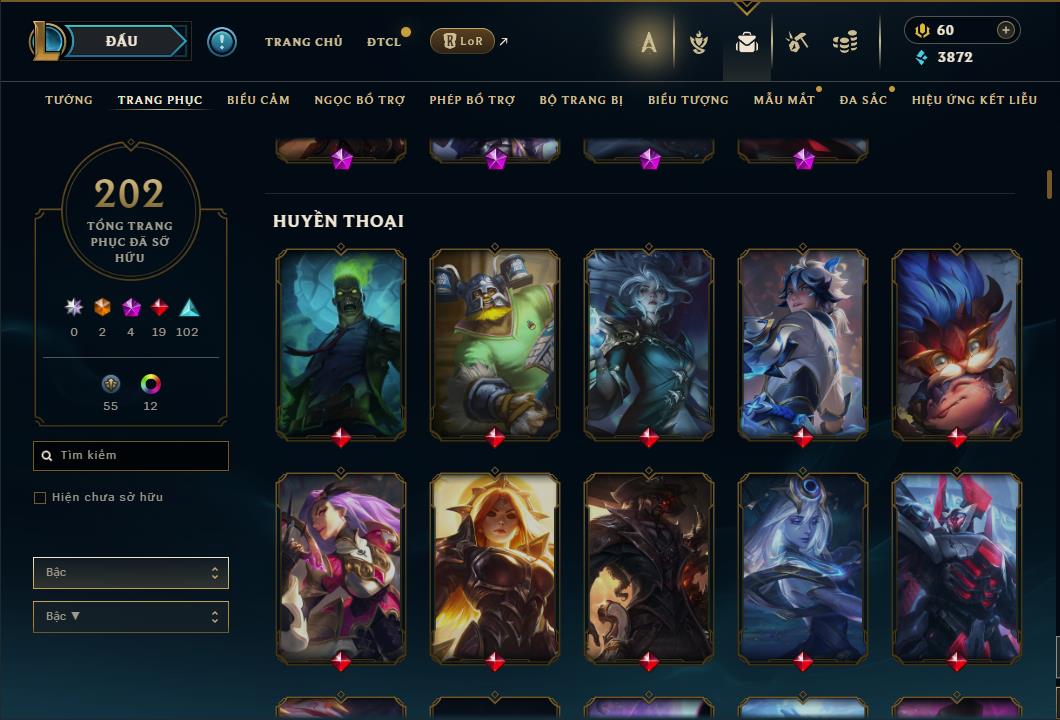Screen dimensions: 1060x720
Task: Select the green-flamed zombie skin card
Action: (341, 343)
